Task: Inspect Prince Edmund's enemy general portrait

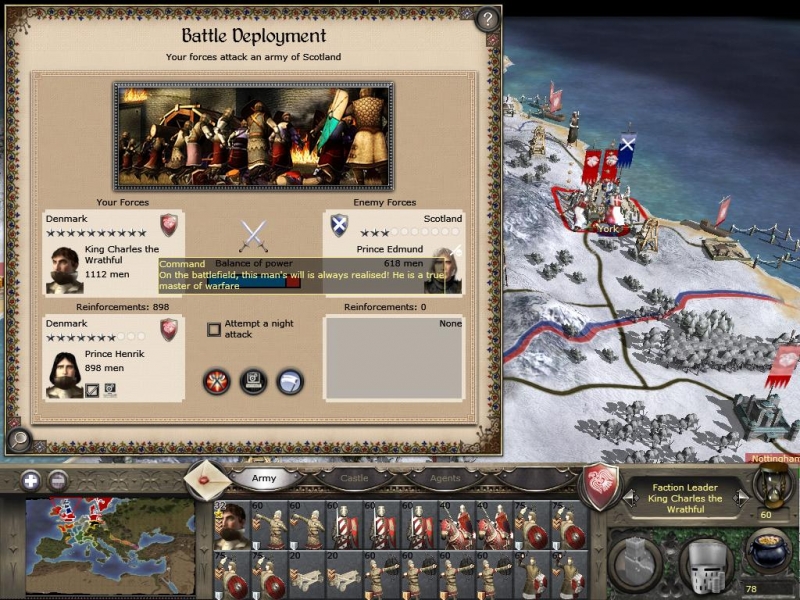Action: click(443, 270)
